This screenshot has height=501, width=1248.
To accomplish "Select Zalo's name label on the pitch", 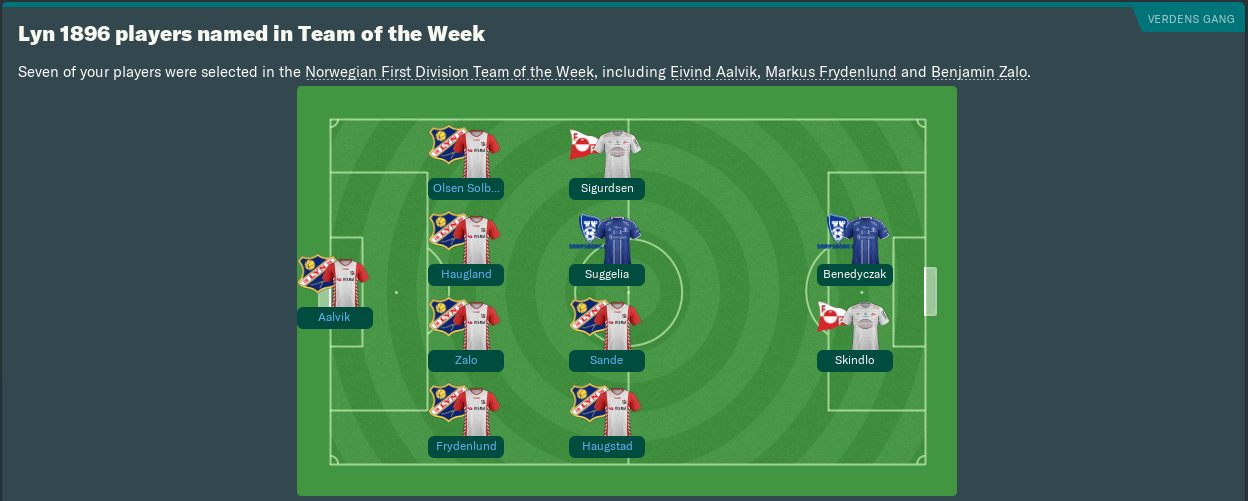I will point(466,360).
